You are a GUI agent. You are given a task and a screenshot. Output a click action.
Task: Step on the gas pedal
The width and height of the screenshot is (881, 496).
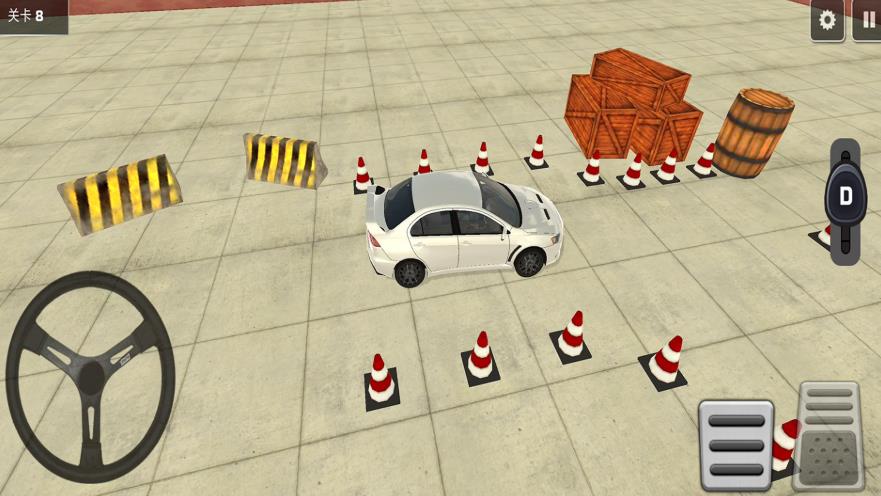[x=829, y=435]
